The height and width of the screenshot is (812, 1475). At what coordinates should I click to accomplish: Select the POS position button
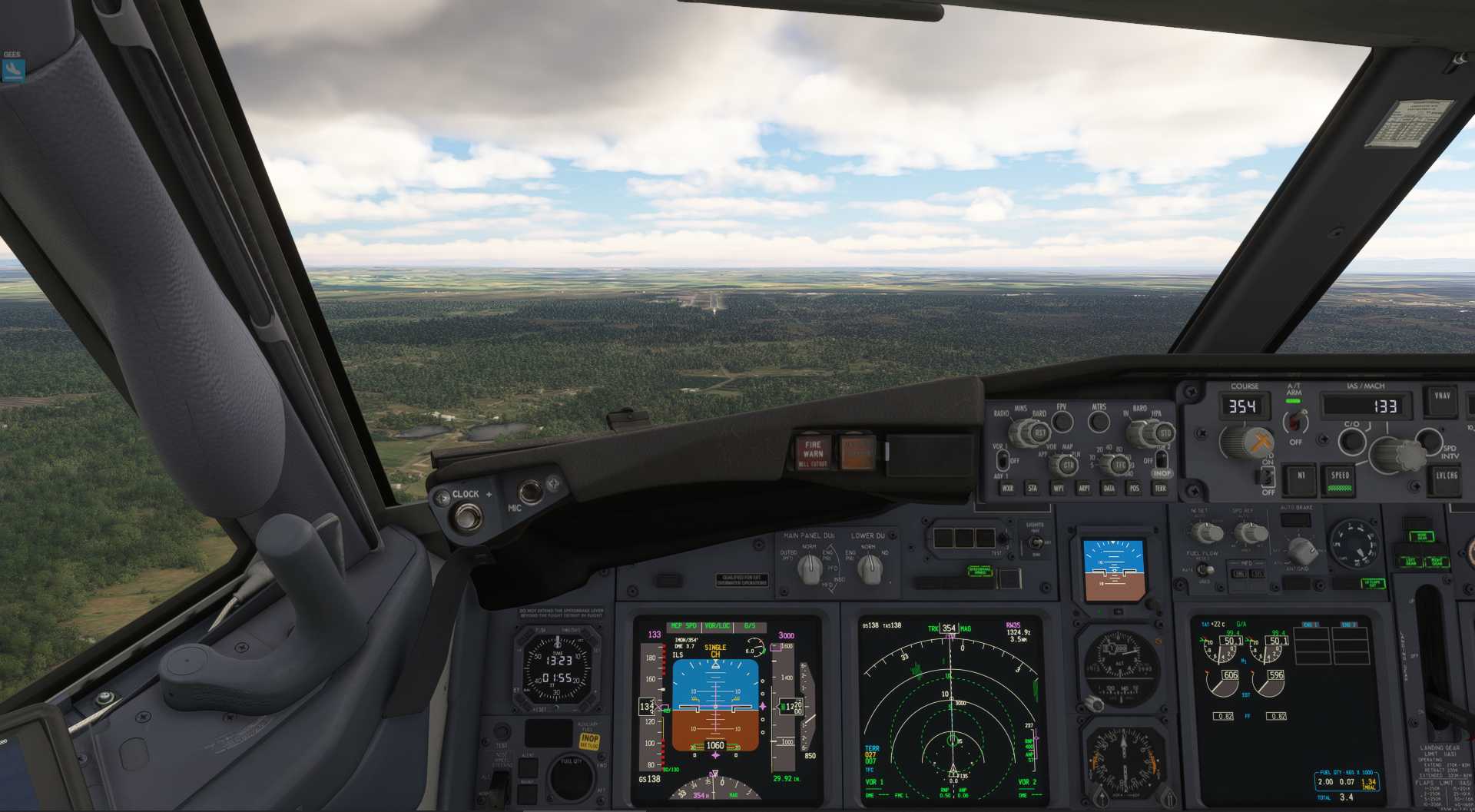(x=1134, y=488)
